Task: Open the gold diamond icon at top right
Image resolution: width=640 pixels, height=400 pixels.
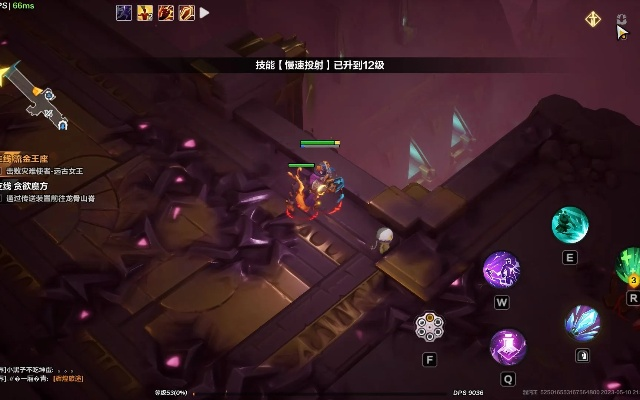Action: 593,18
